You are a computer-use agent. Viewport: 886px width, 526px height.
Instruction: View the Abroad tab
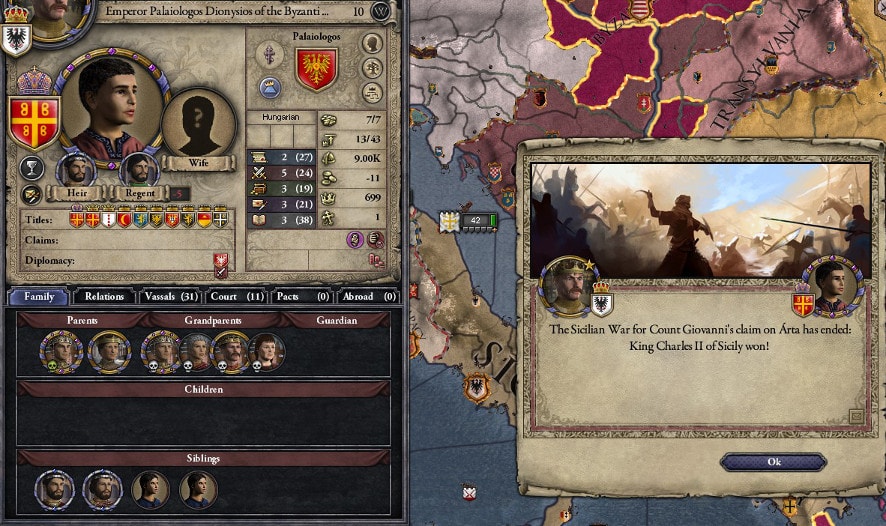[367, 296]
